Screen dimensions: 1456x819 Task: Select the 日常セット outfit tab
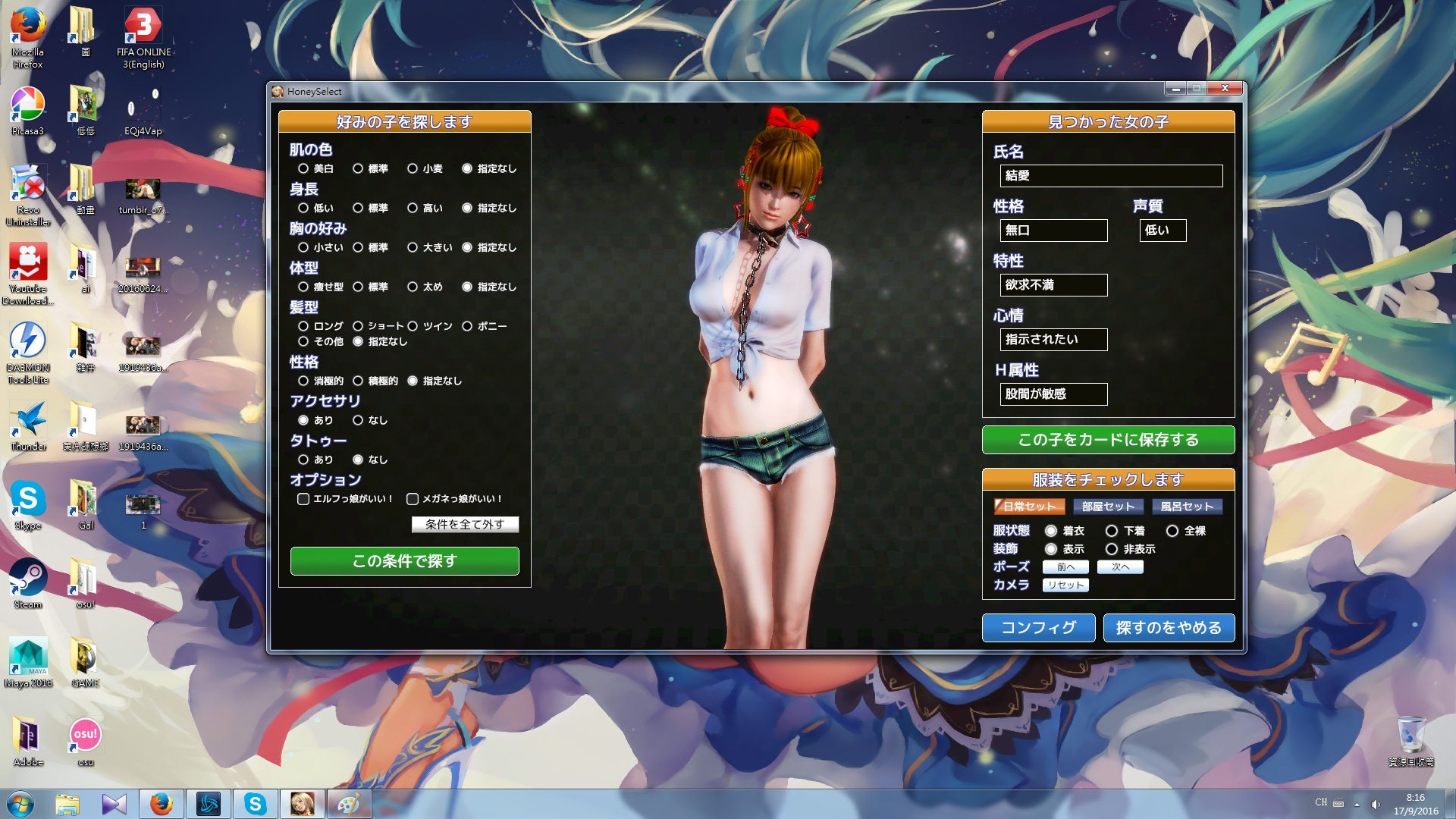click(1029, 507)
